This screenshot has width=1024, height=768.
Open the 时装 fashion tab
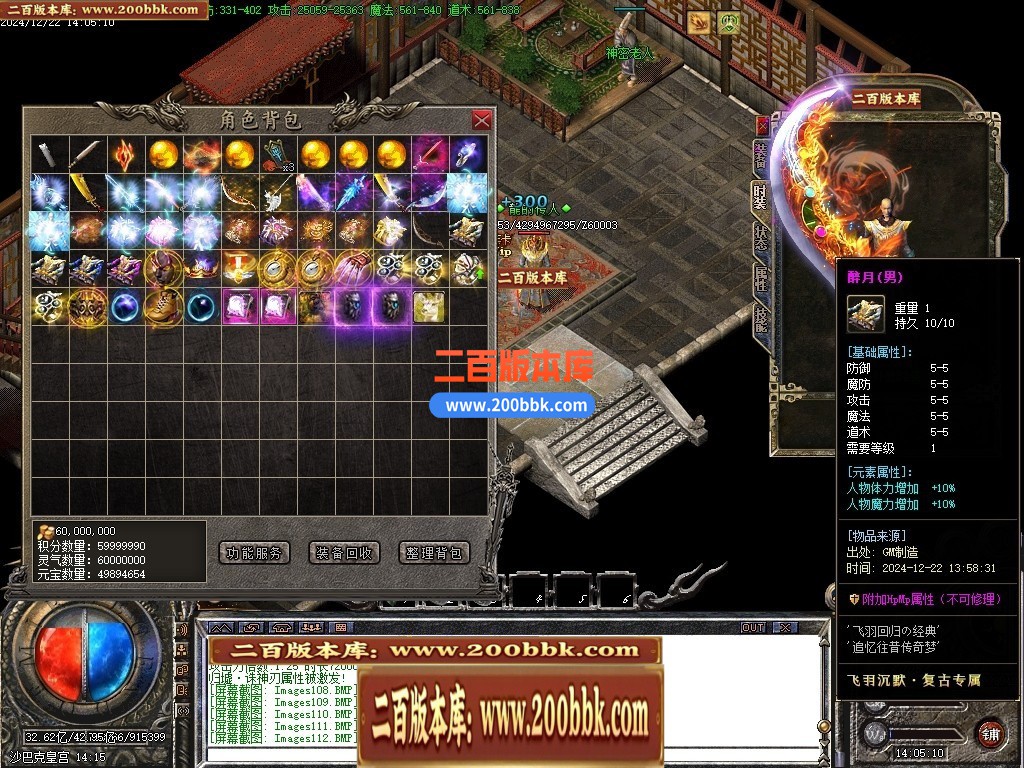pos(760,195)
